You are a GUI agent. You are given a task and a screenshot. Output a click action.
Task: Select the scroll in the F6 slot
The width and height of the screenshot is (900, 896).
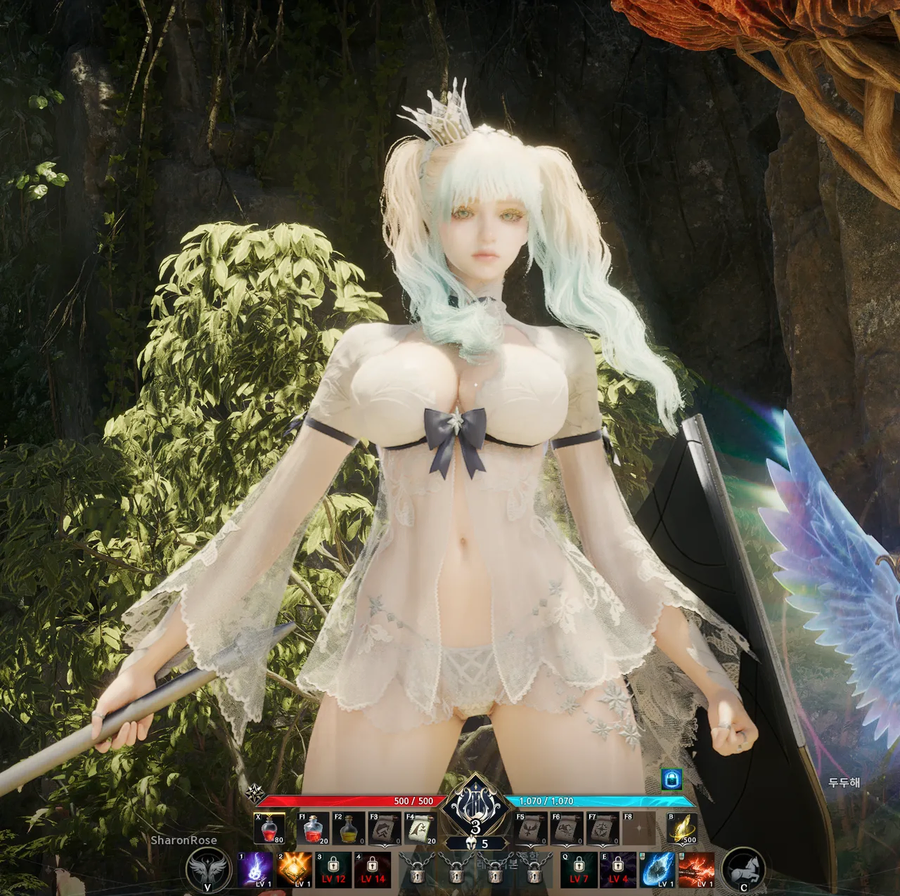(x=566, y=828)
